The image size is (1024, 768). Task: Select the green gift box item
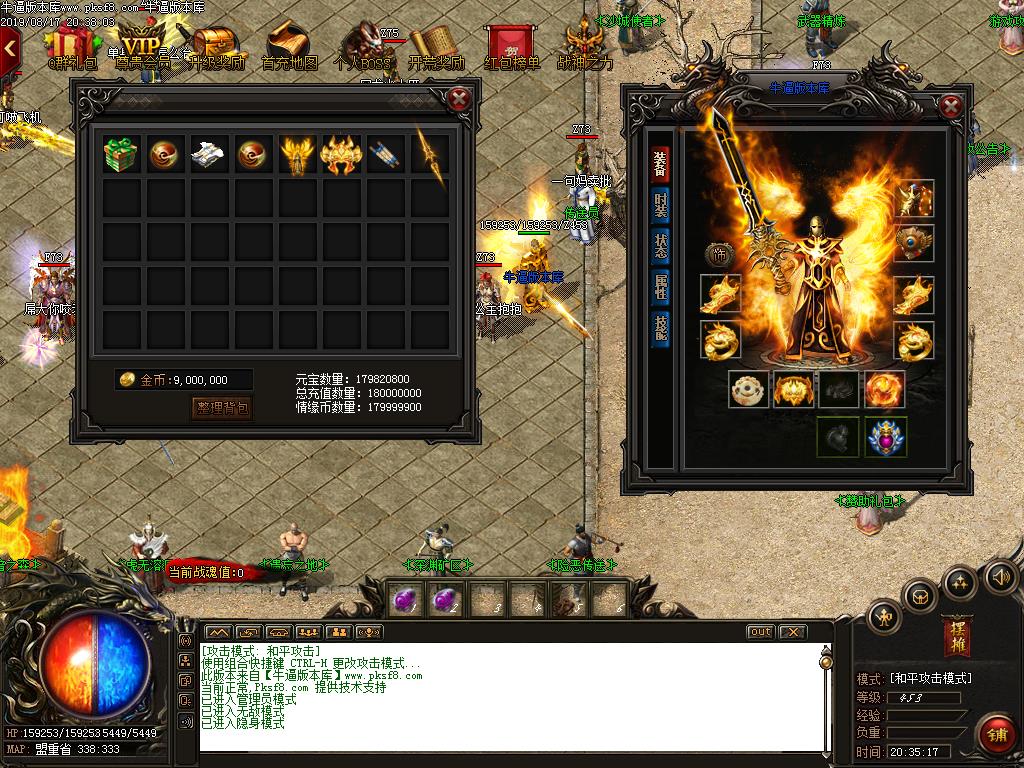click(x=121, y=155)
